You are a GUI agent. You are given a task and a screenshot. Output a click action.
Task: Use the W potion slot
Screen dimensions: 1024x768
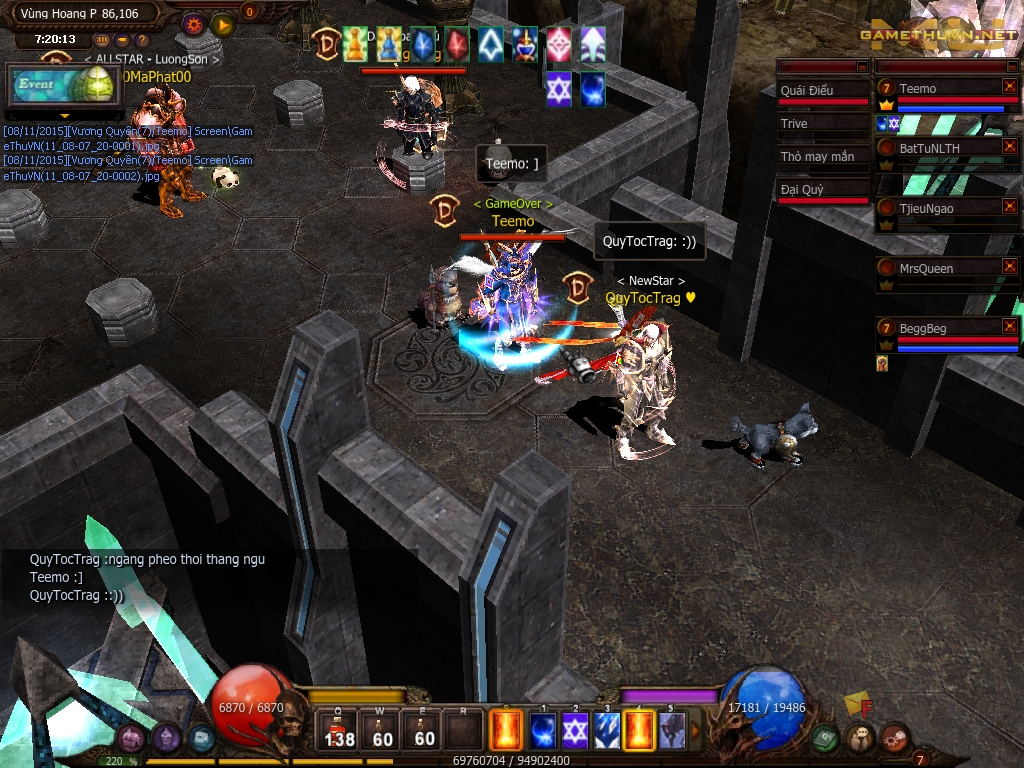click(x=382, y=731)
